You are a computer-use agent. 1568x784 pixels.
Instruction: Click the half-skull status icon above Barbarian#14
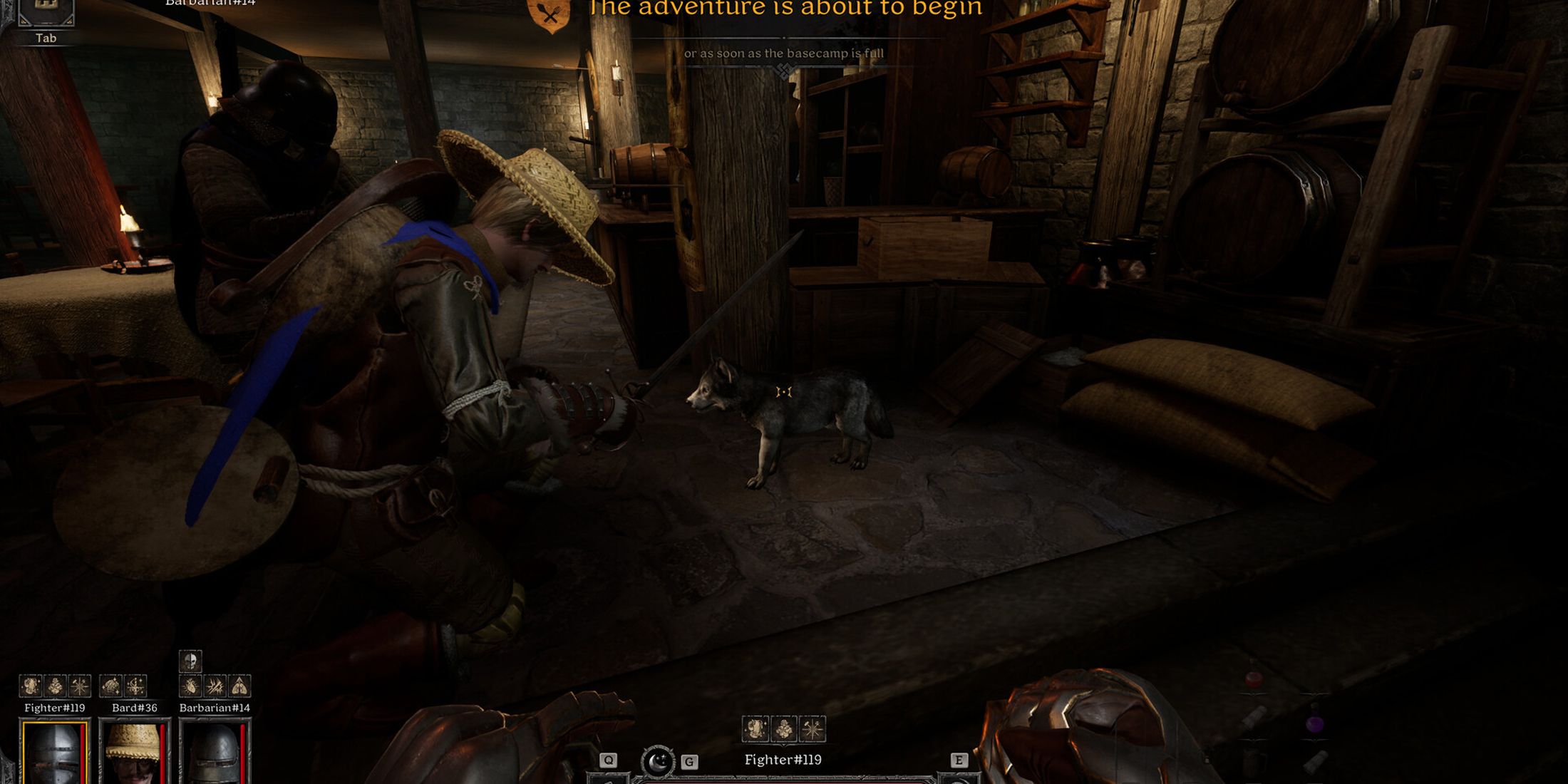click(190, 661)
